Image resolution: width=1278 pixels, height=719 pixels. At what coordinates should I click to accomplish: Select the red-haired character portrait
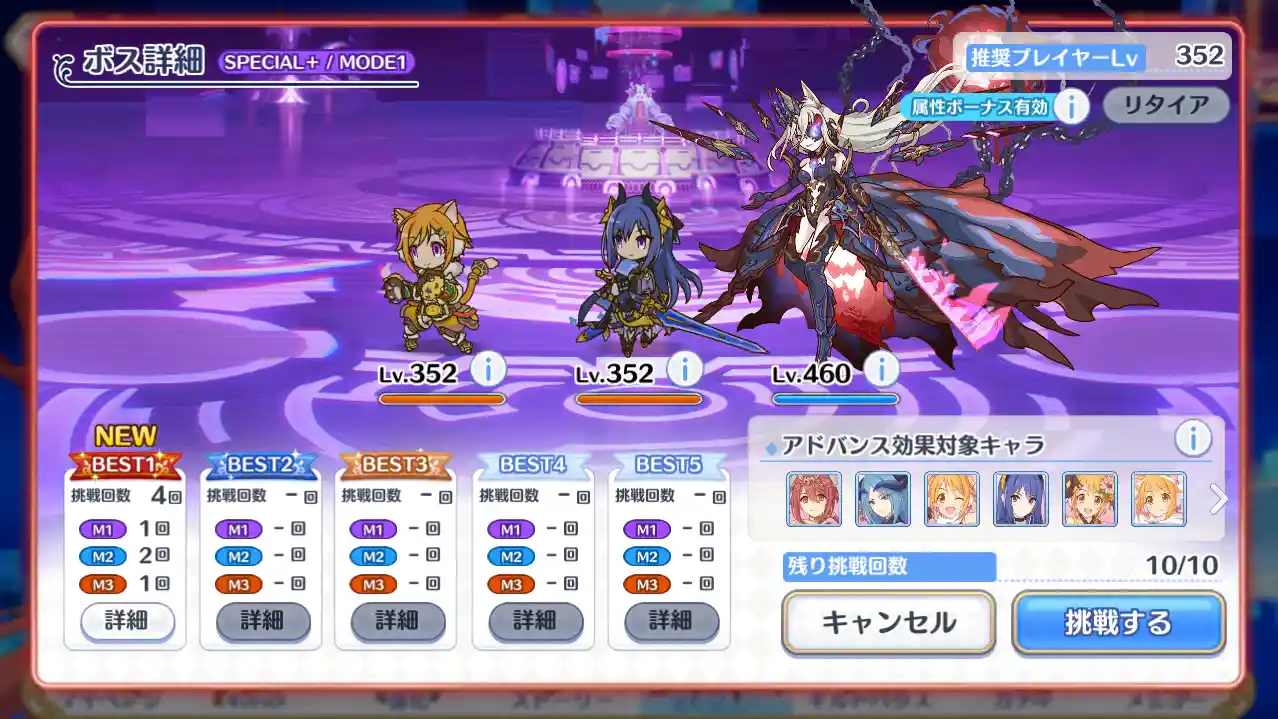(x=814, y=499)
